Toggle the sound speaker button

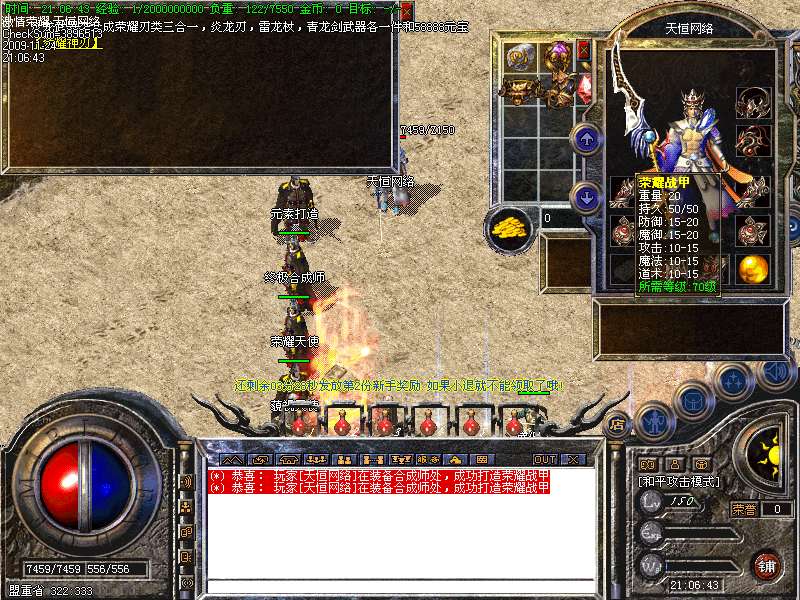pyautogui.click(x=774, y=372)
